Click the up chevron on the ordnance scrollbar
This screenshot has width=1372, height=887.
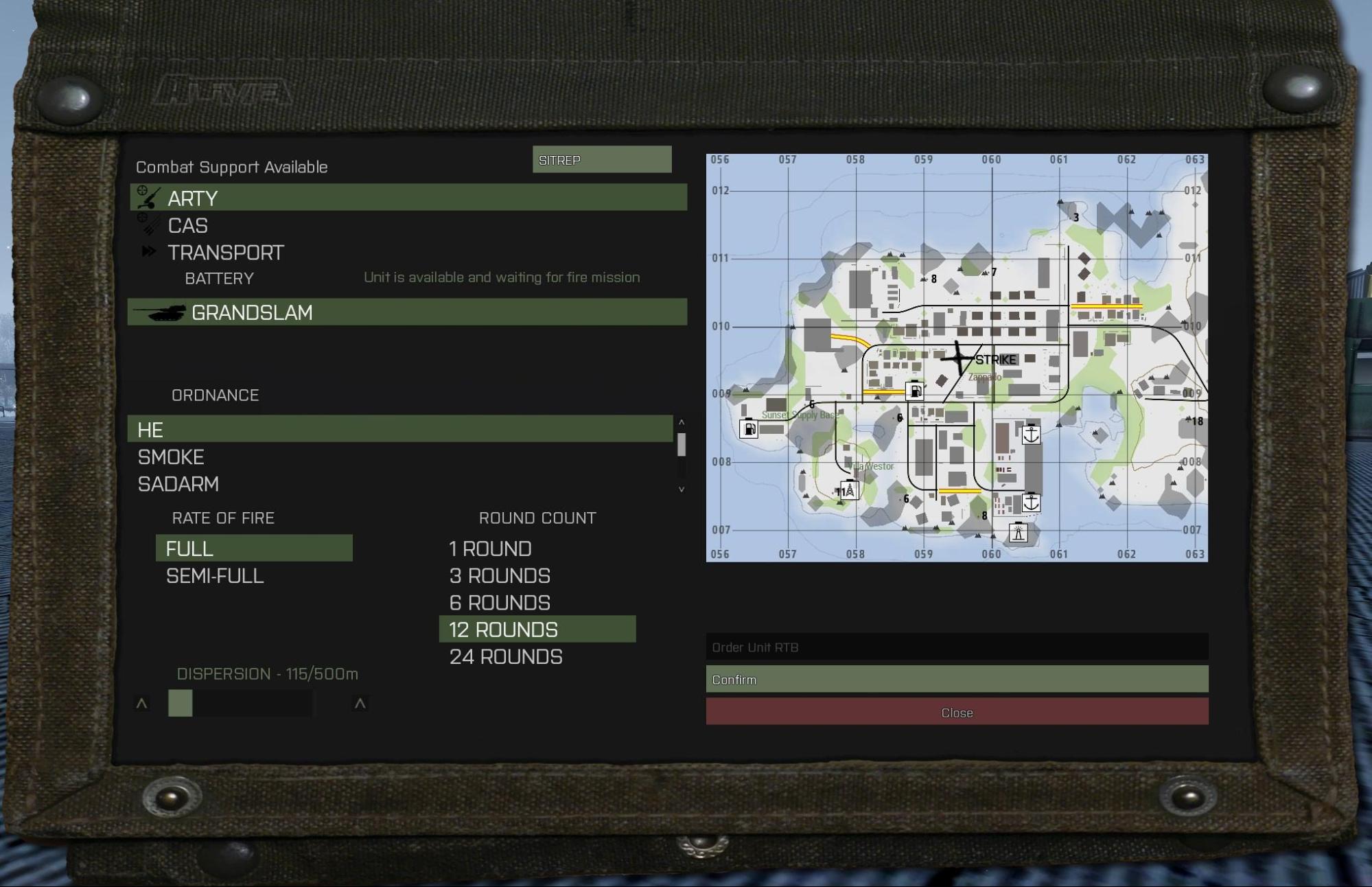681,421
